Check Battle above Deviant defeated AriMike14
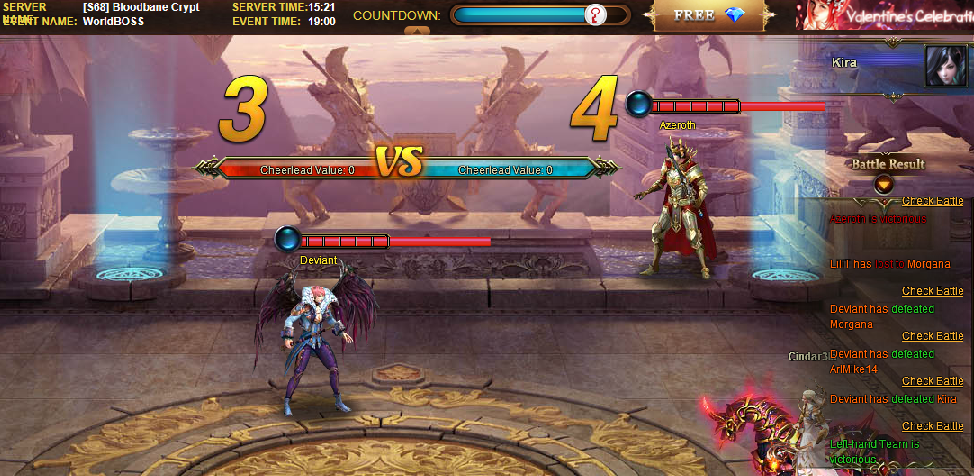Screen dimensions: 974x476 (x=932, y=336)
